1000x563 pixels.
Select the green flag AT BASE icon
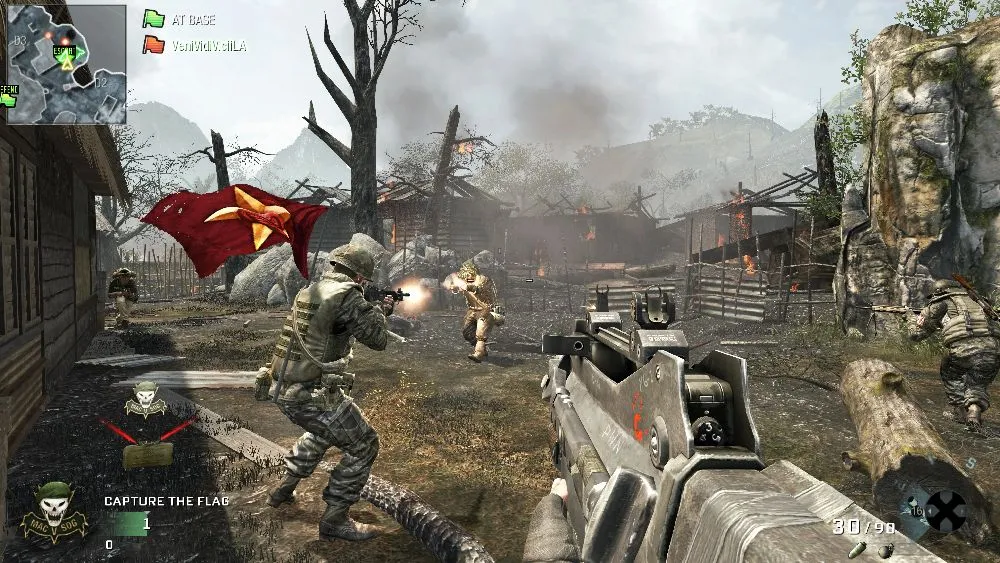coord(153,19)
